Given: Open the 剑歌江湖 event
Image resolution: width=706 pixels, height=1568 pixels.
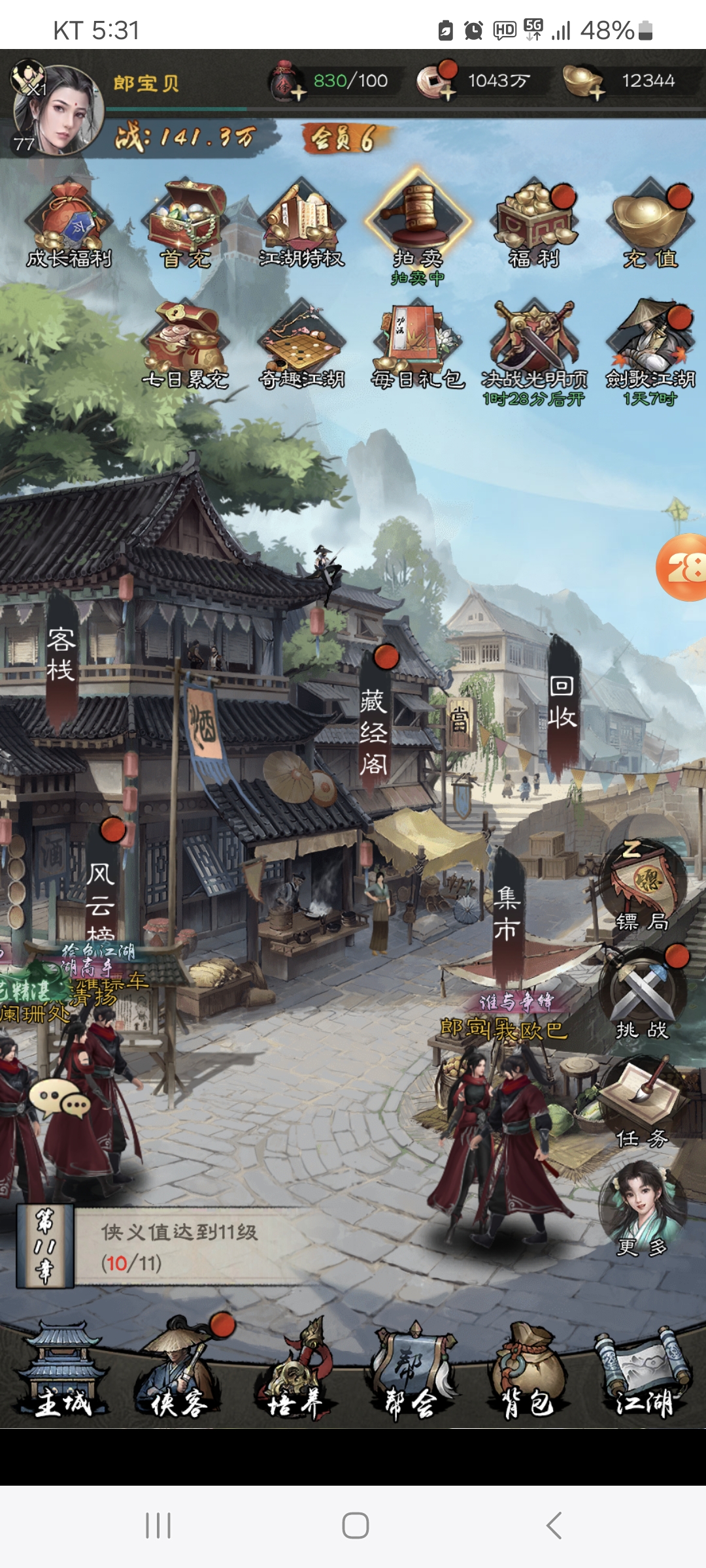Looking at the screenshot, I should (x=650, y=346).
